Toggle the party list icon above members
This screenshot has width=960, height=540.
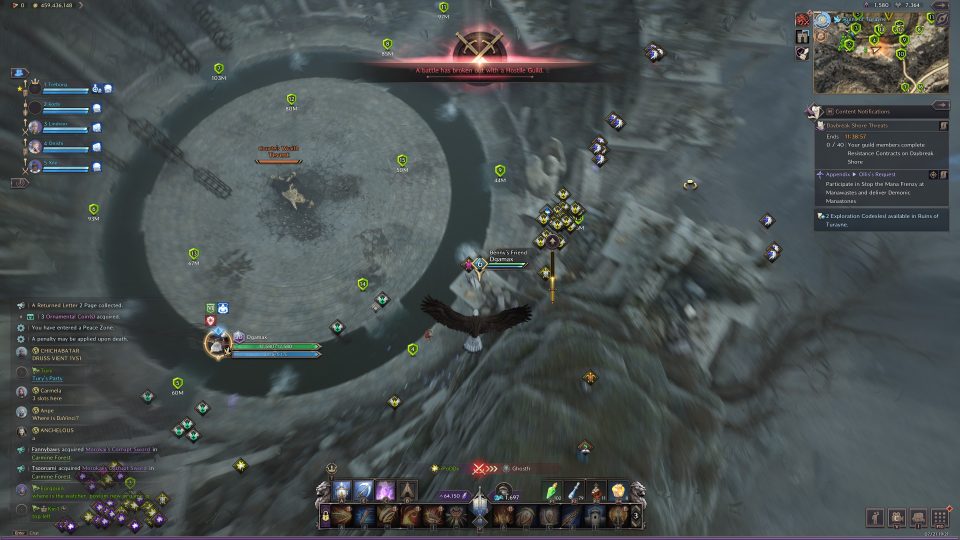(19, 73)
